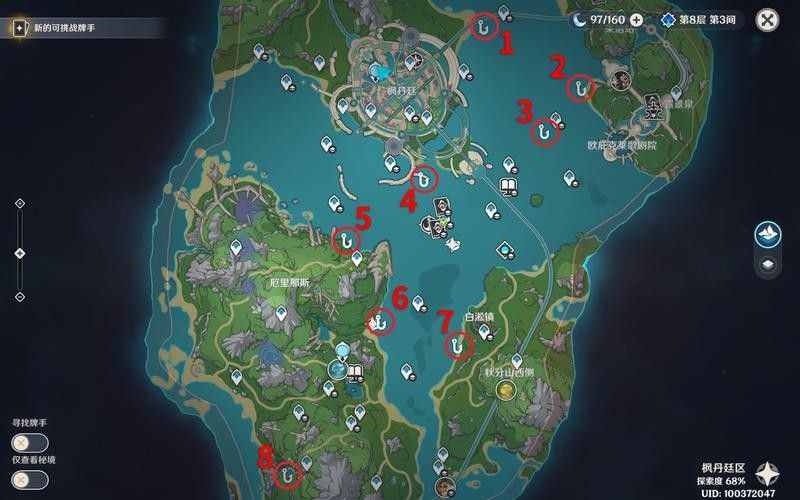Switch to the surface map layer button
The width and height of the screenshot is (800, 500).
(768, 233)
